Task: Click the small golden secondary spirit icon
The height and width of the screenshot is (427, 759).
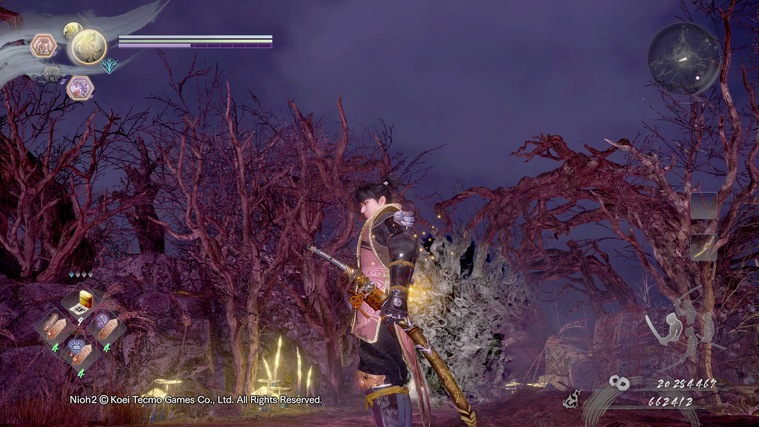Action: tap(72, 30)
